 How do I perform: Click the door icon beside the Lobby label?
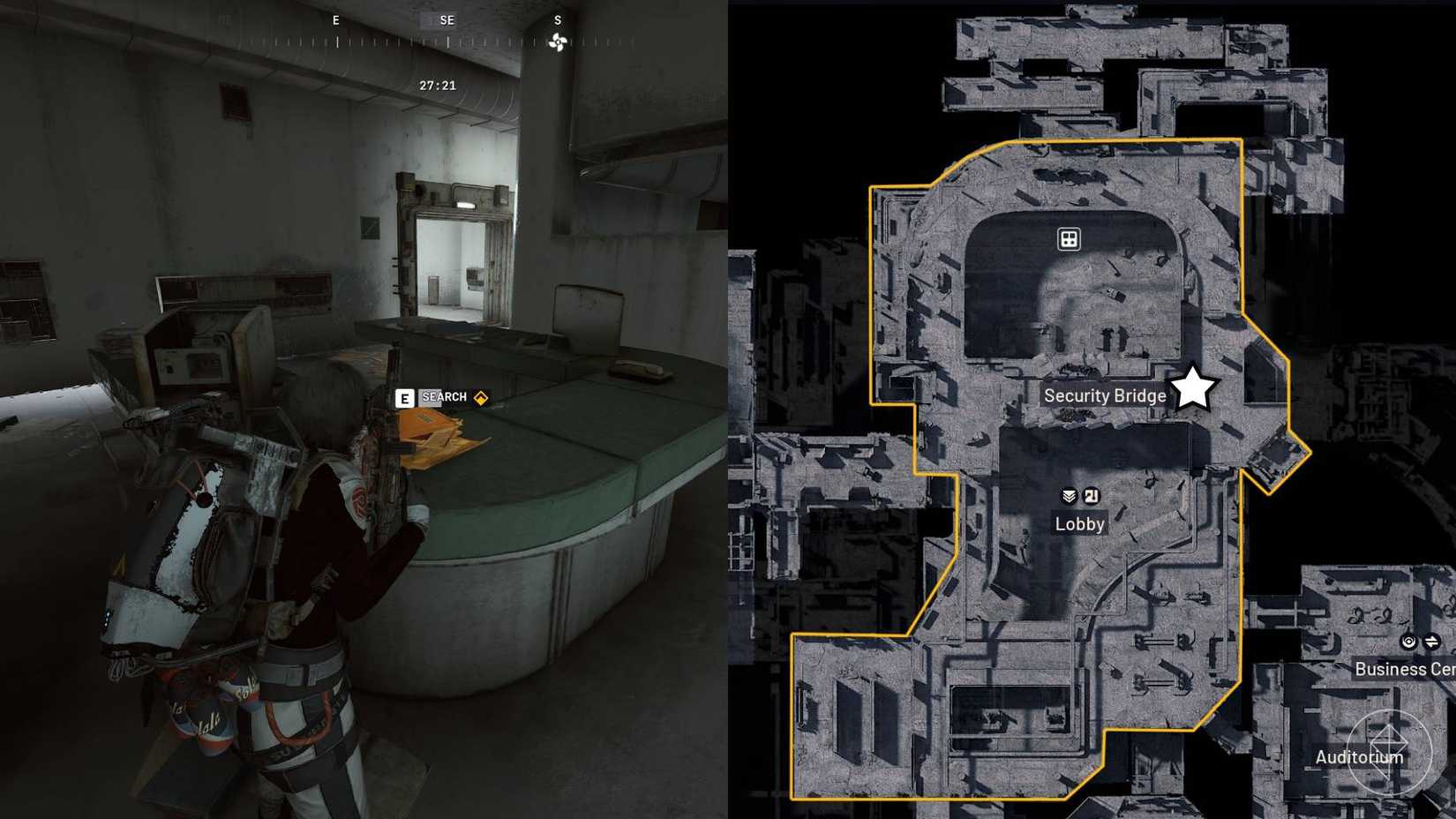(x=1092, y=496)
